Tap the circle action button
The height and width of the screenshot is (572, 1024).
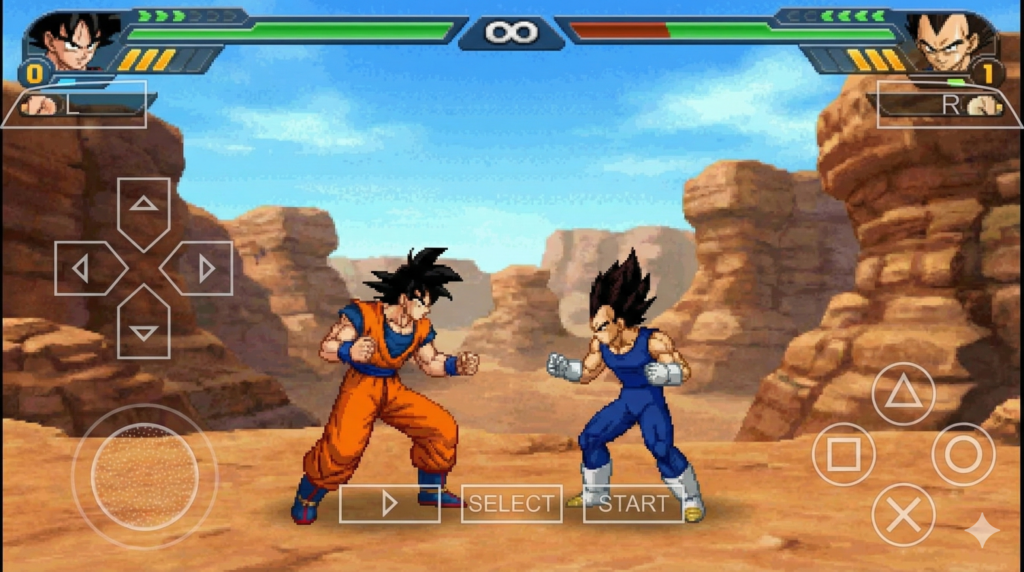coord(963,454)
